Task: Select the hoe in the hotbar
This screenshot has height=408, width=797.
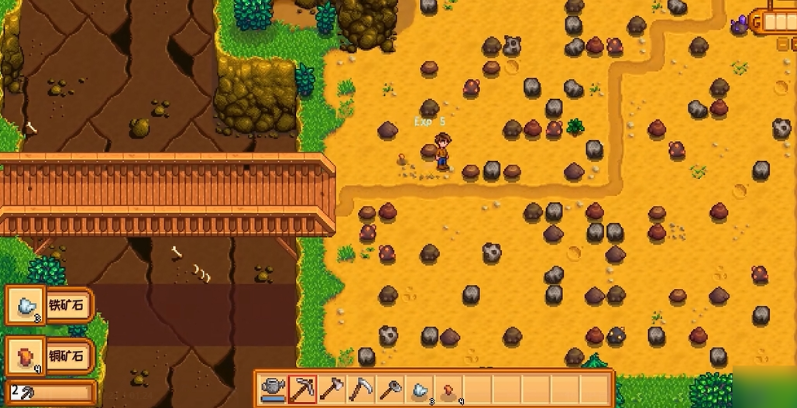Action: tap(391, 388)
